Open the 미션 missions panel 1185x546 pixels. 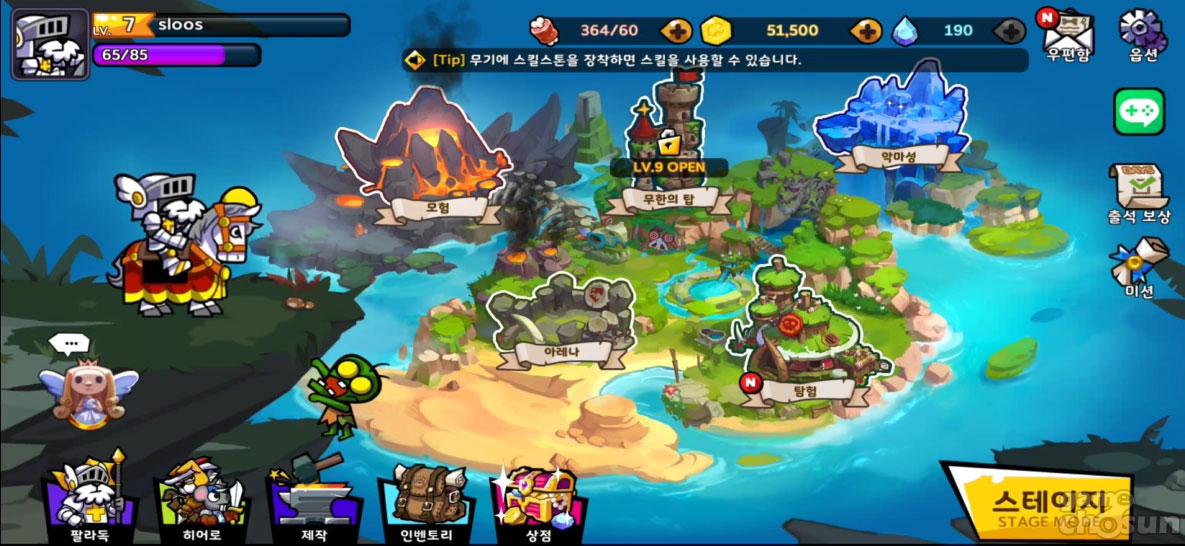click(1138, 267)
